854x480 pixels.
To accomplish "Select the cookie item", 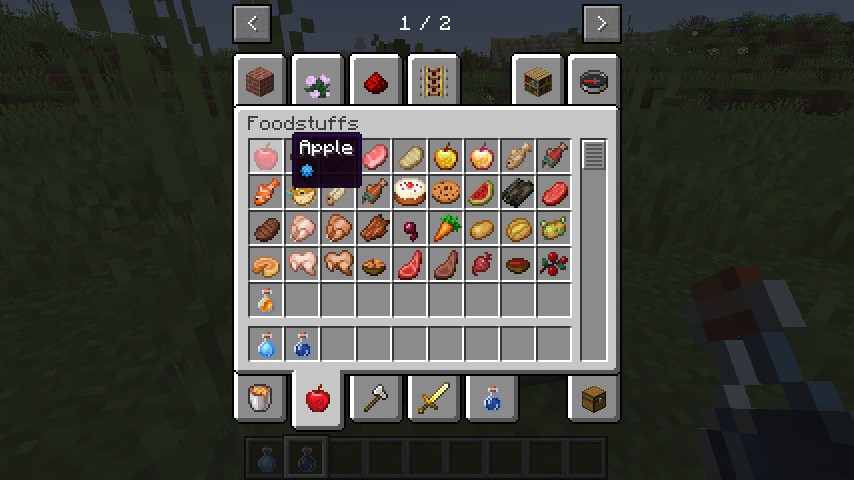I will coord(446,193).
